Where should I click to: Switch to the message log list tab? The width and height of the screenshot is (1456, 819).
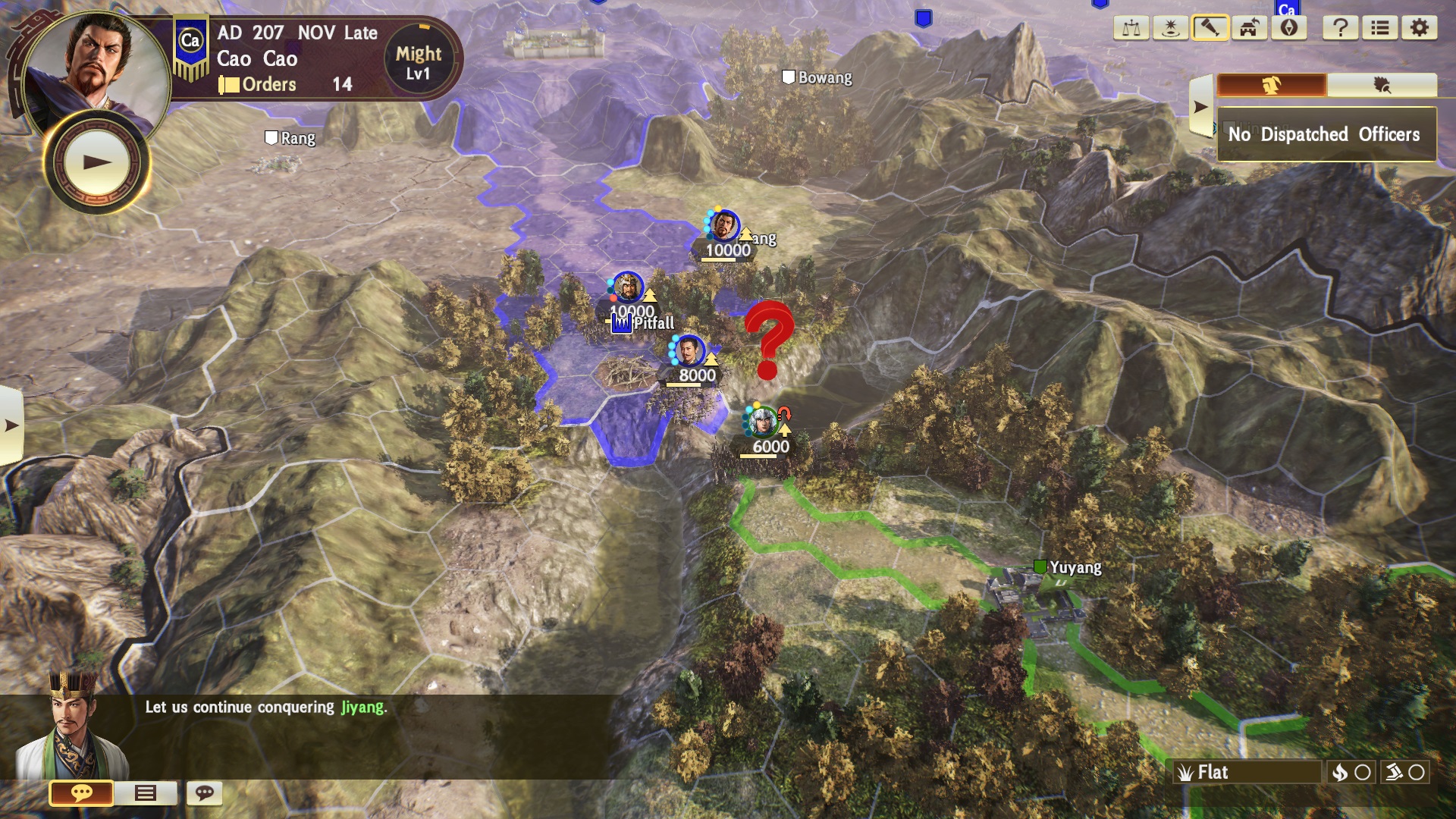pyautogui.click(x=145, y=793)
